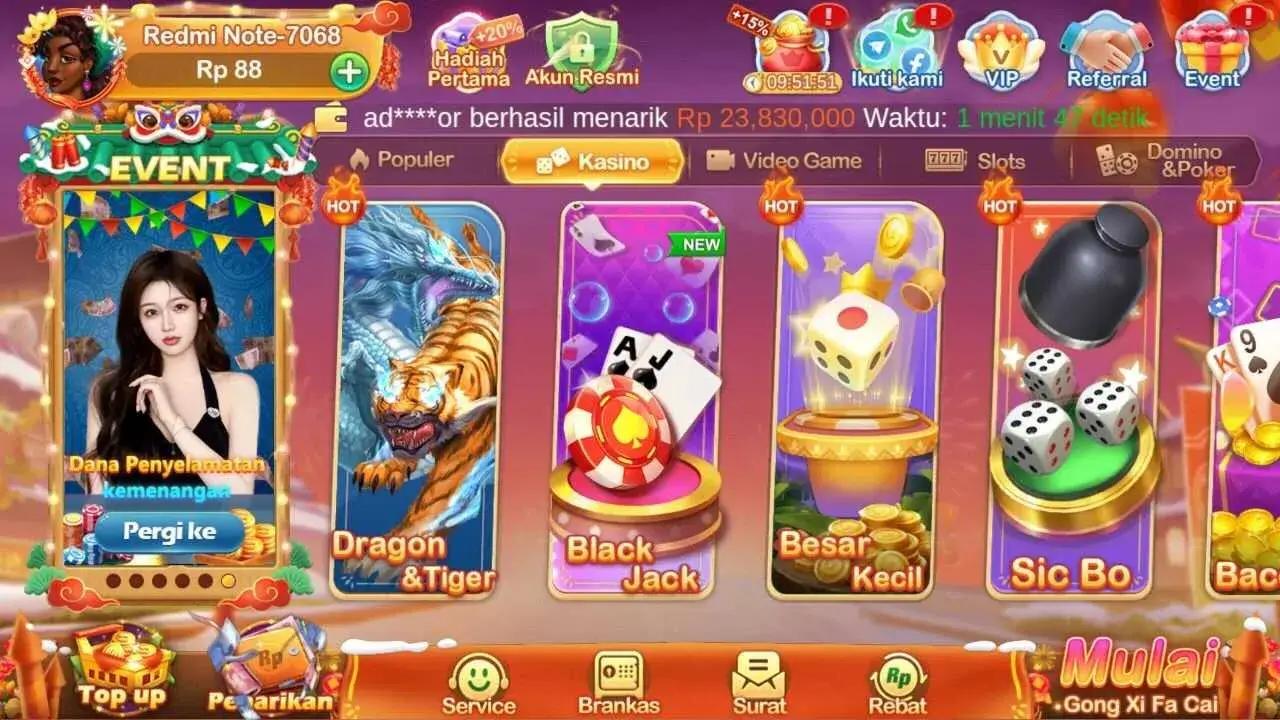
Task: Switch to the Kasino tab
Action: (592, 160)
